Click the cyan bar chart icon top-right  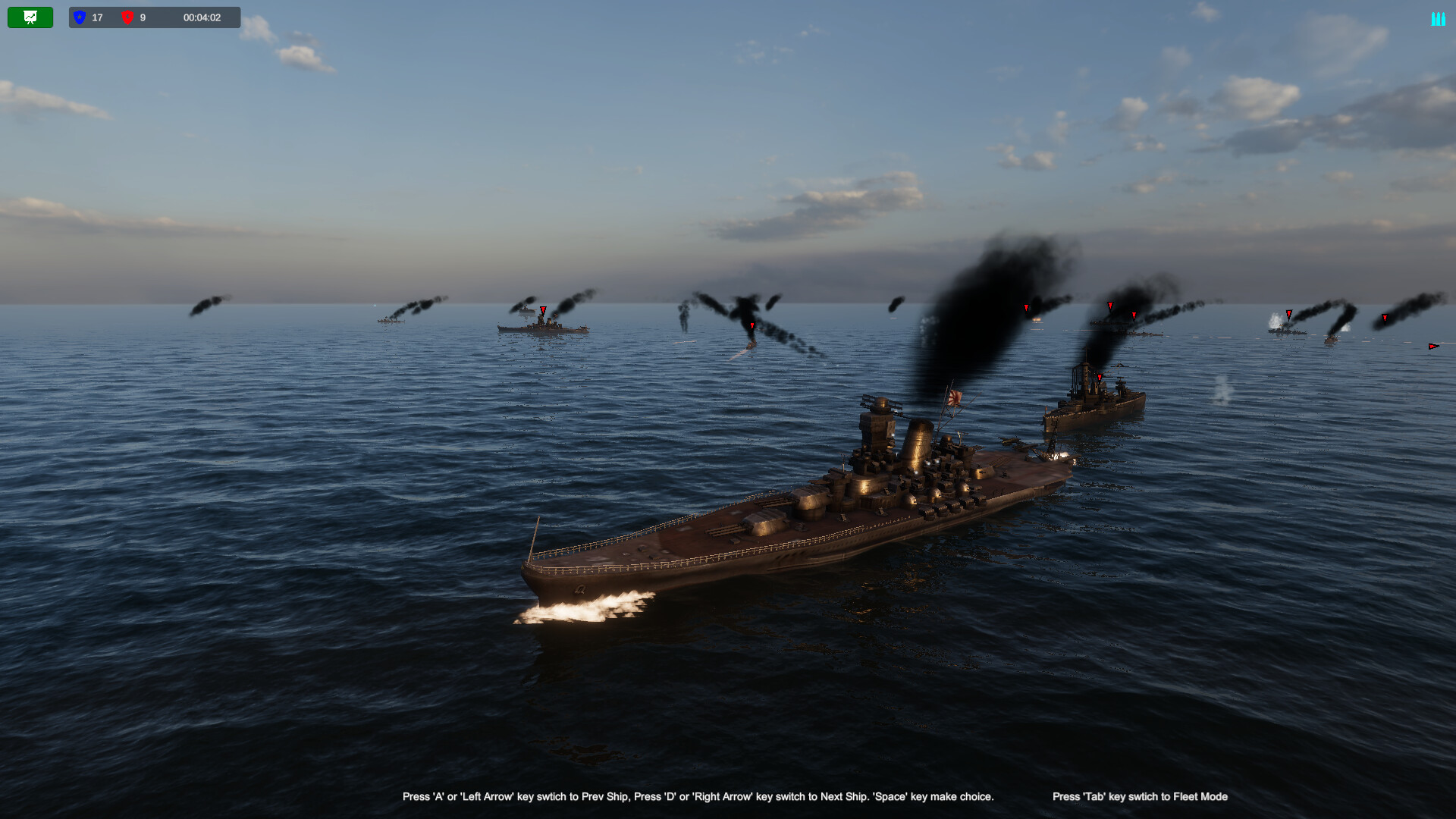(1439, 17)
